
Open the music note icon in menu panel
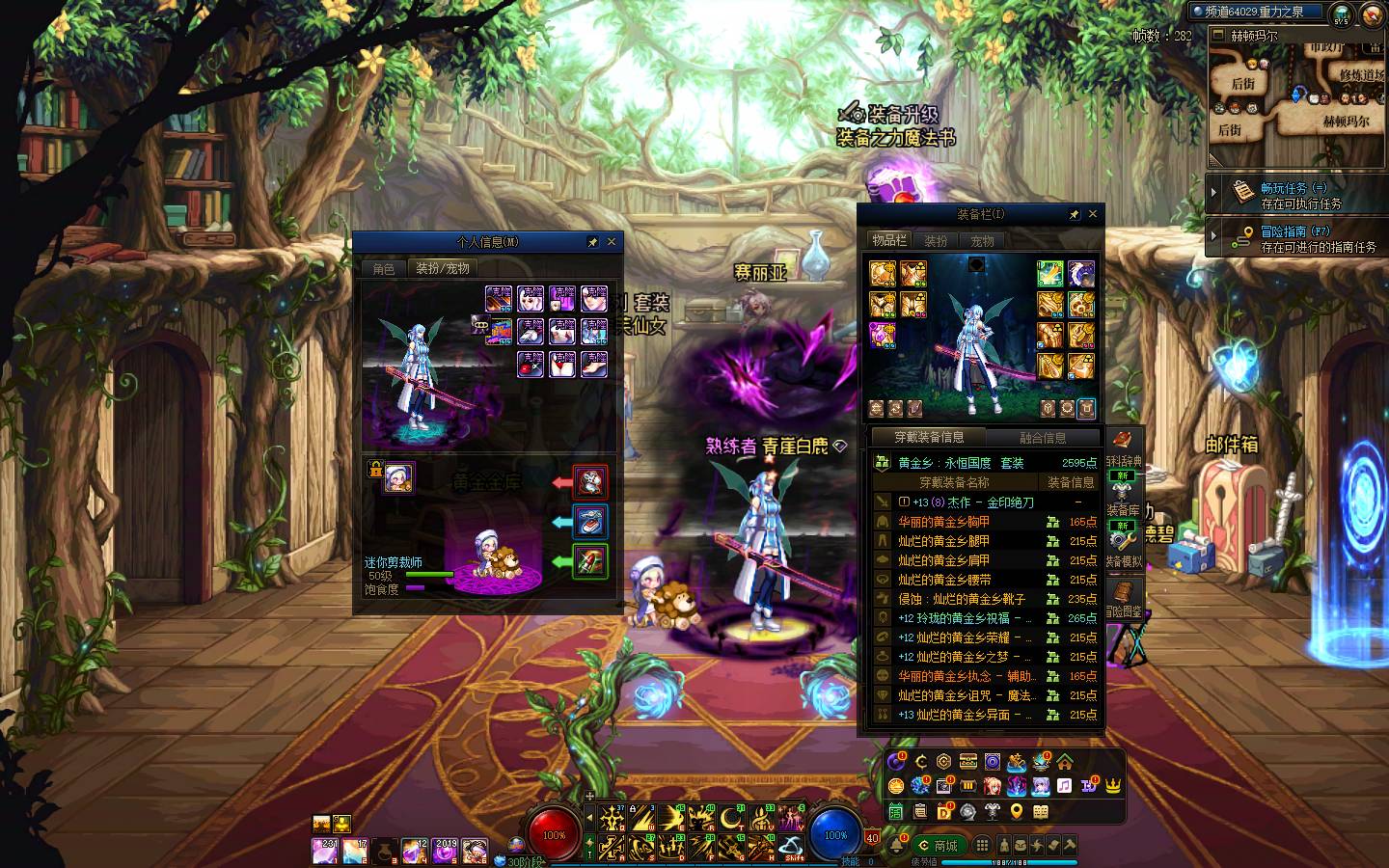point(1064,786)
